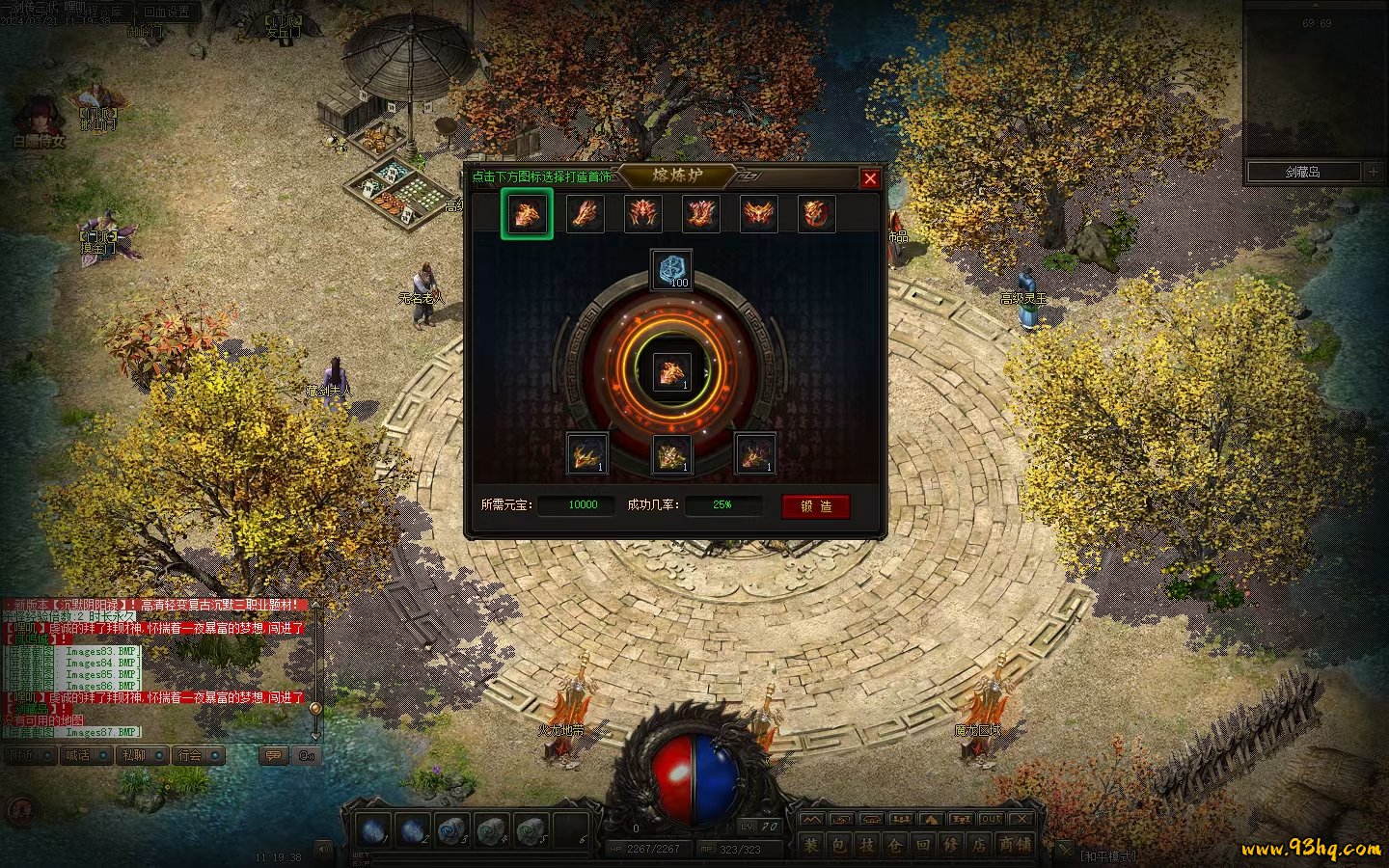Open the 装 equipment panel
This screenshot has width=1389, height=868.
812,845
